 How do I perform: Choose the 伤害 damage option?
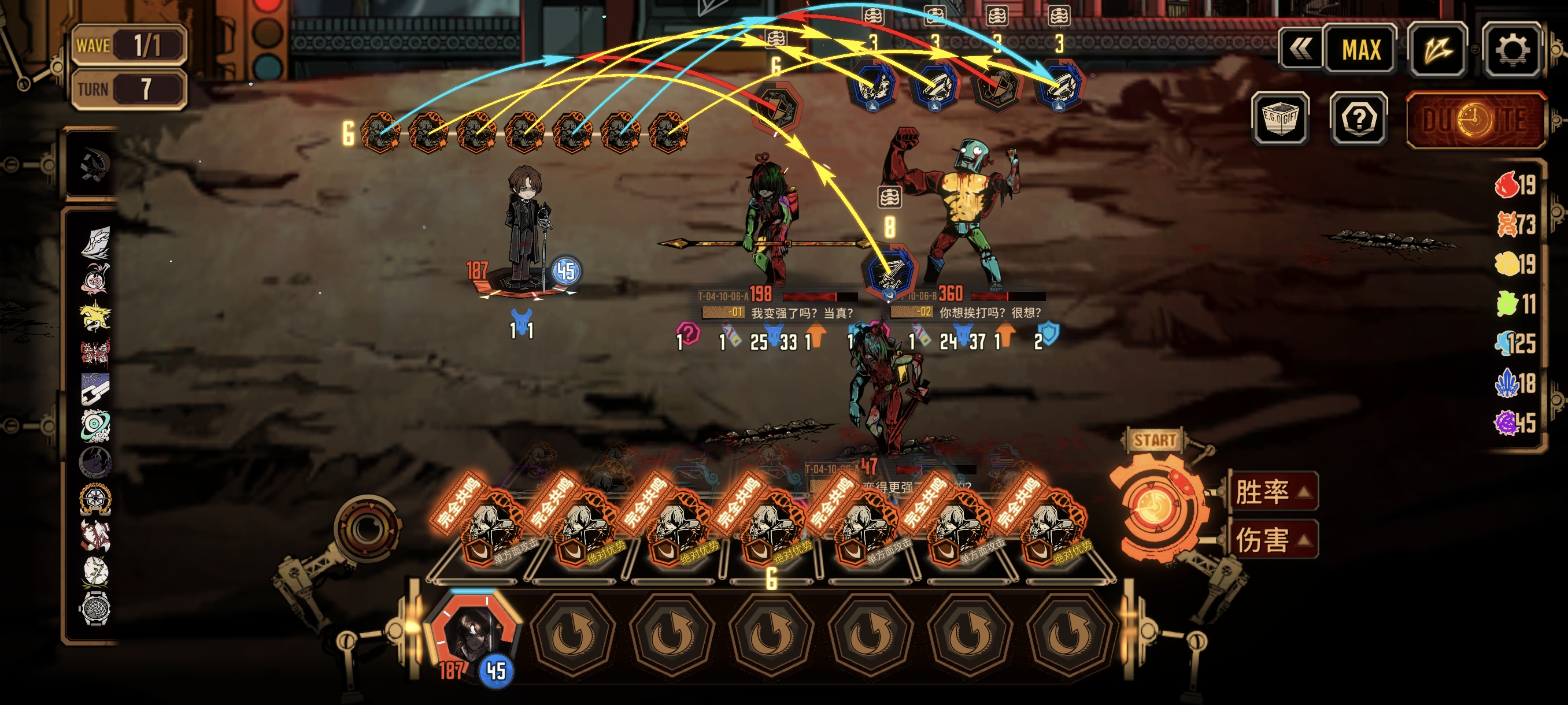pyautogui.click(x=1272, y=540)
